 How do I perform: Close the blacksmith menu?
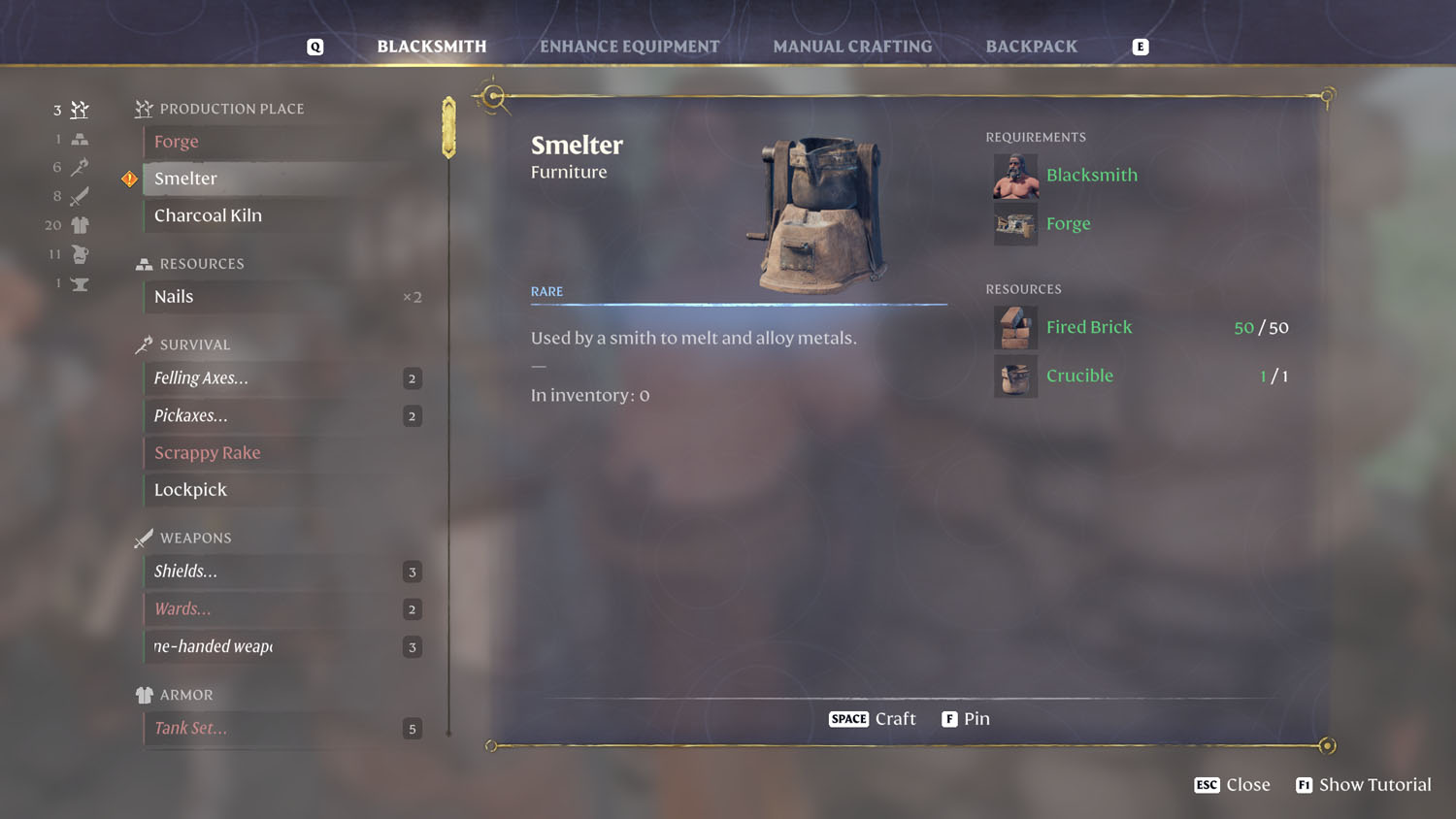(x=1233, y=785)
